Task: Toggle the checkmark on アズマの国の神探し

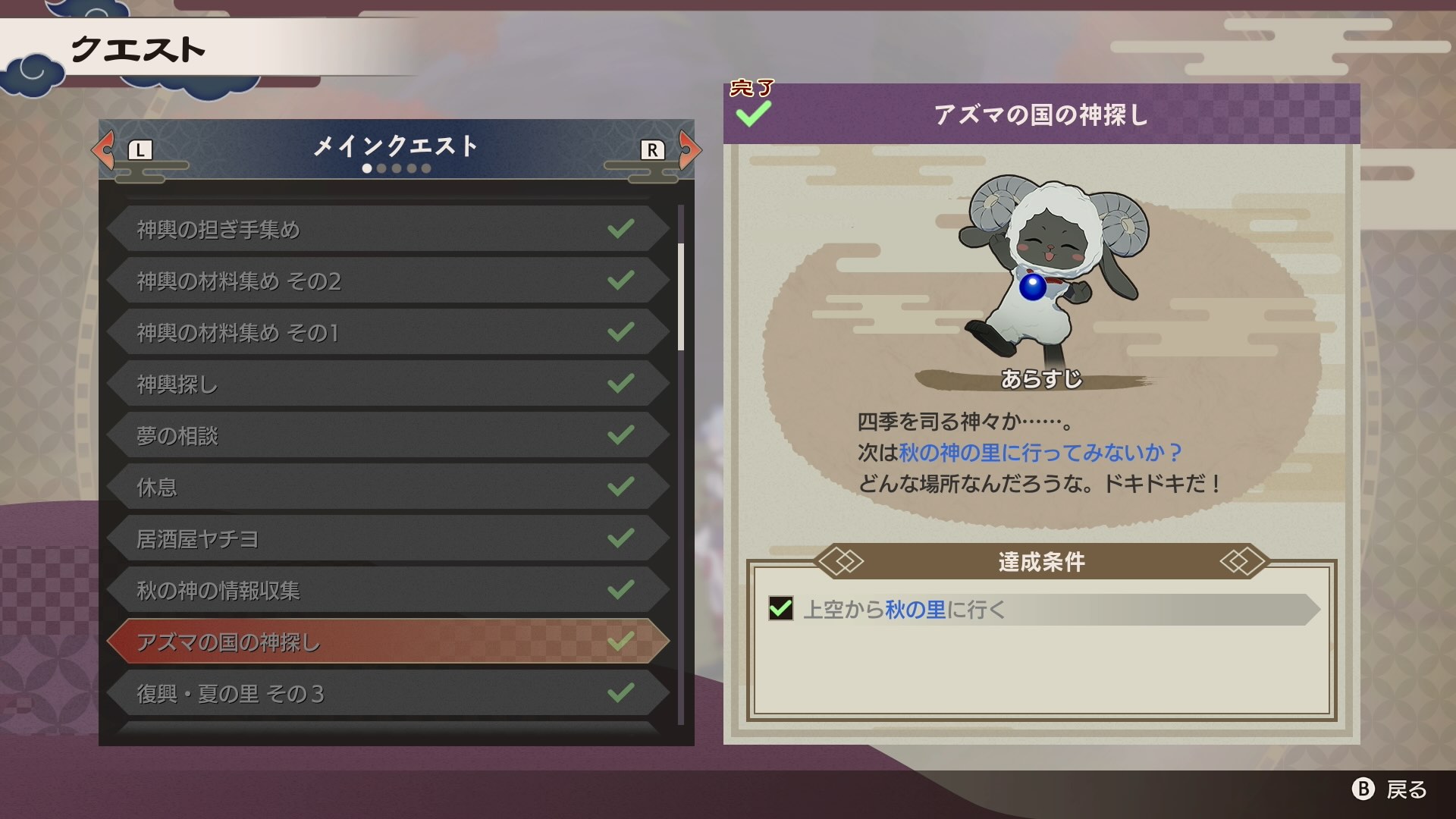Action: 620,641
